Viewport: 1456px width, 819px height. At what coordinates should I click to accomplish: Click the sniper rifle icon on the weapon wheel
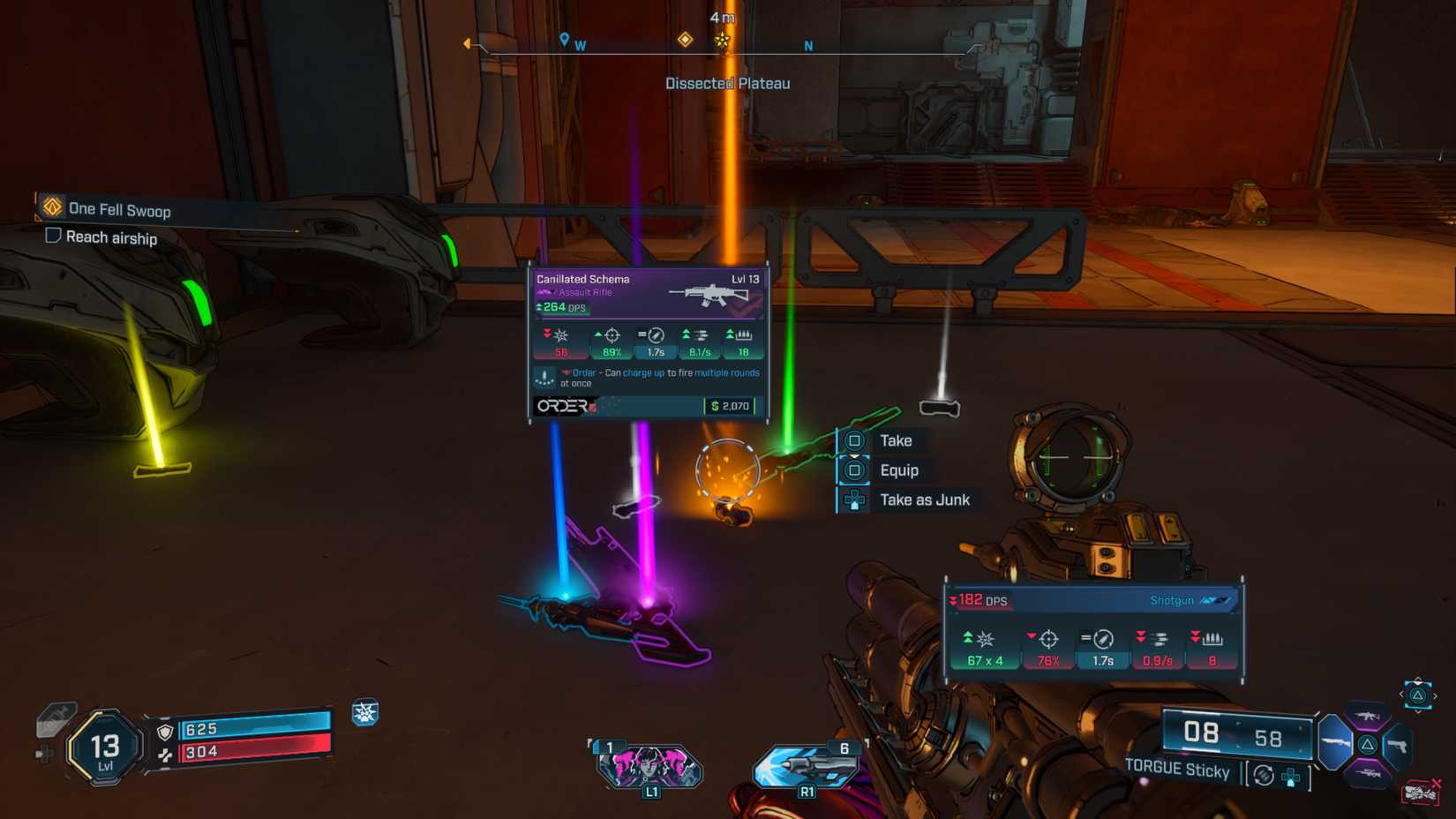click(x=1368, y=773)
